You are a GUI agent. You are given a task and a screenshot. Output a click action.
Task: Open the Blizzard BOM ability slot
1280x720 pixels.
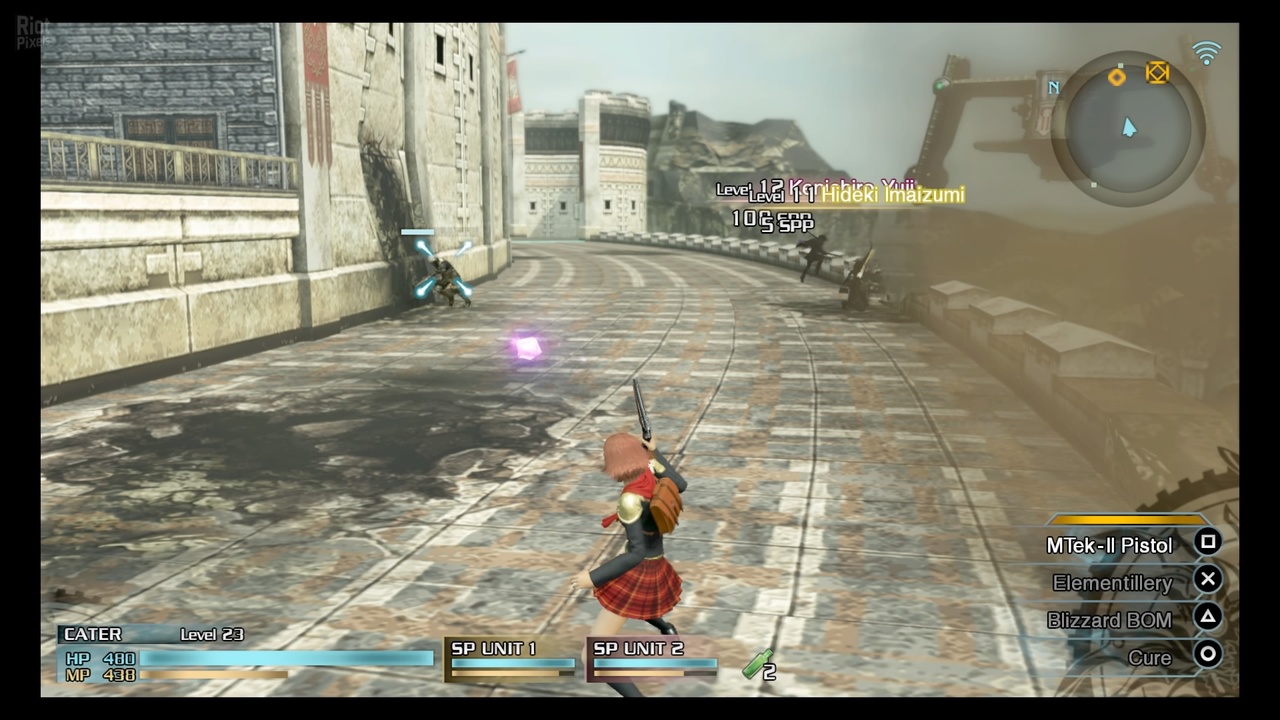(1110, 620)
